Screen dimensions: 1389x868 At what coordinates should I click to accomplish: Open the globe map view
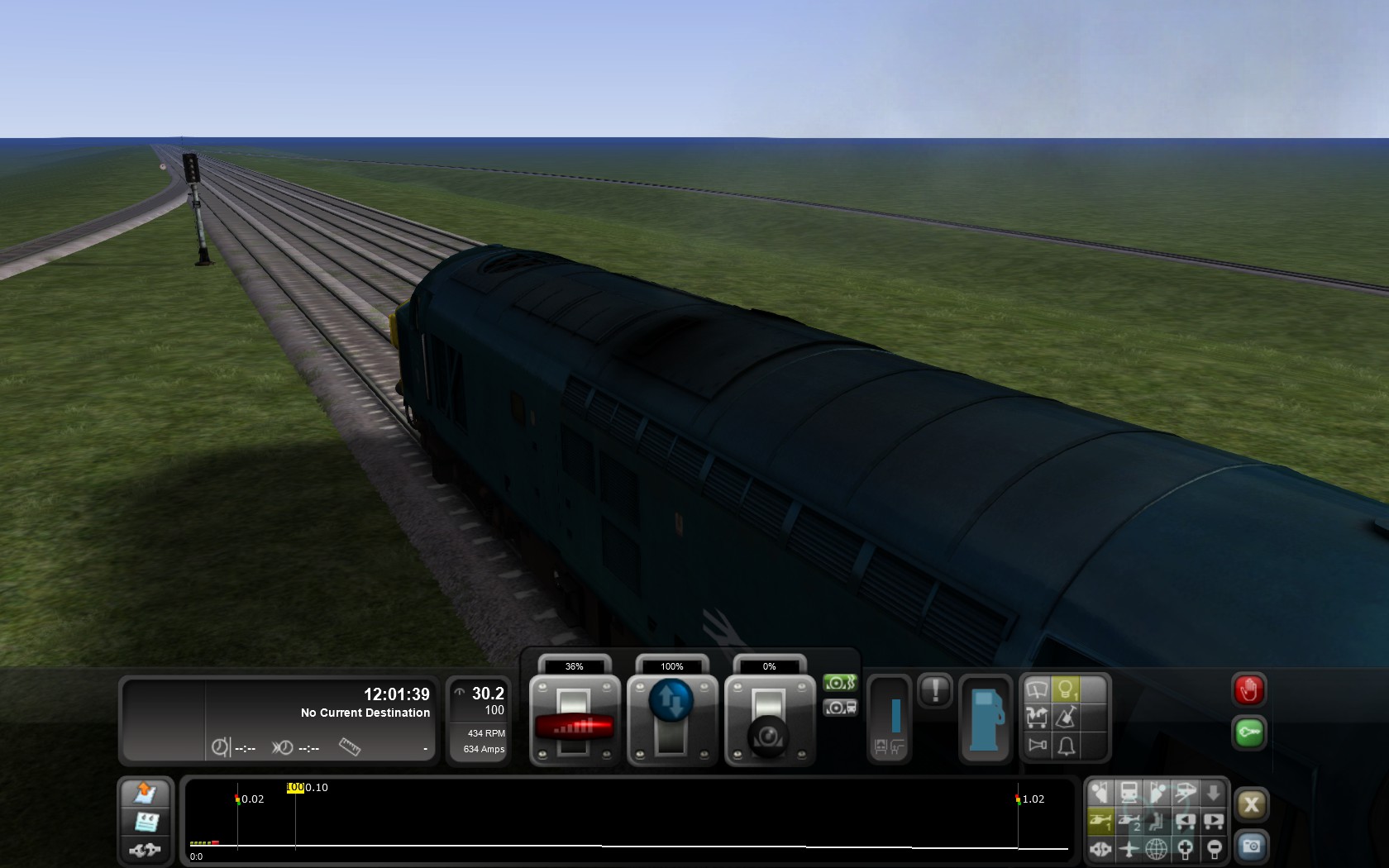click(1157, 848)
